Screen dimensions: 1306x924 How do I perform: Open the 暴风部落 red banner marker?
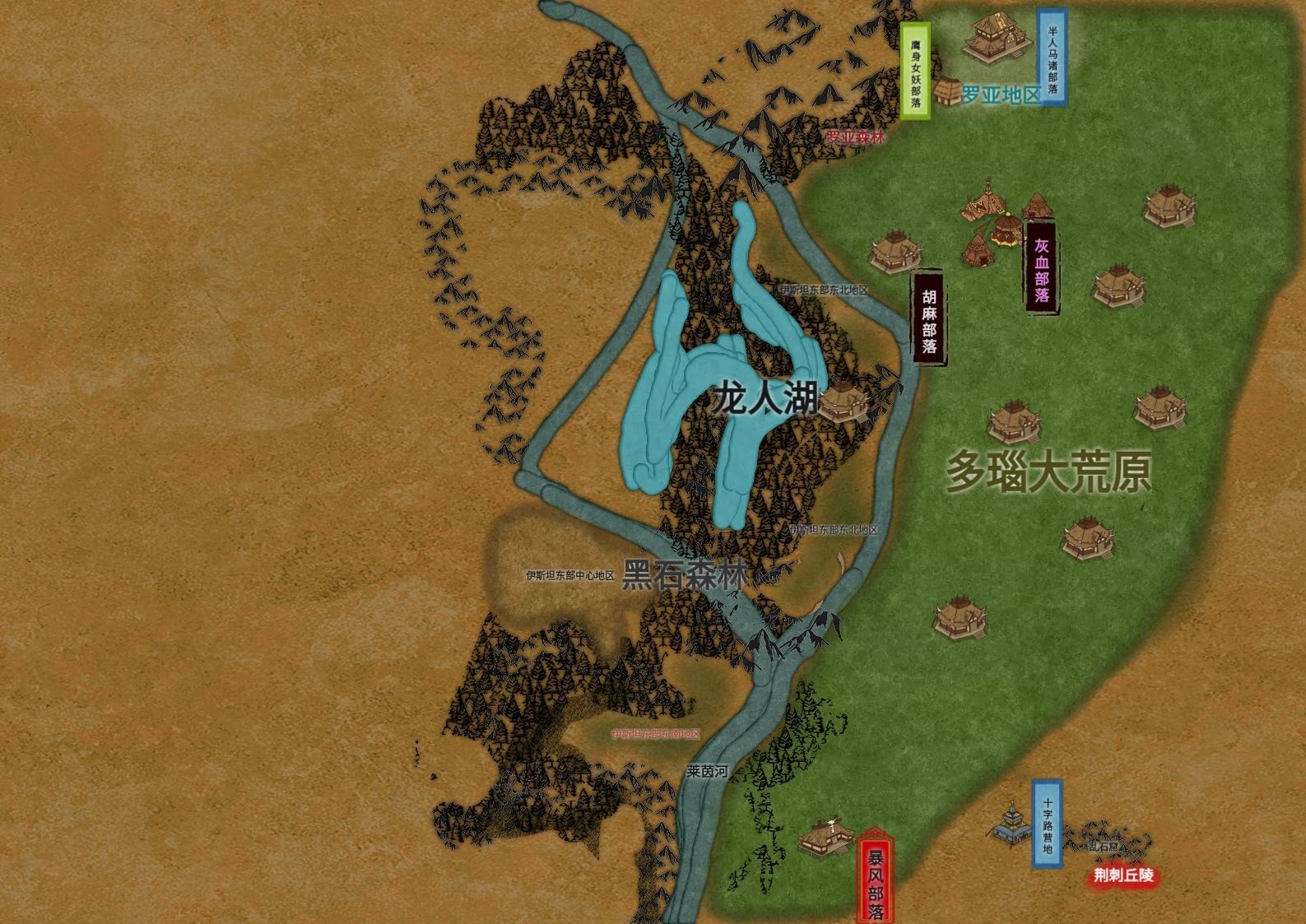point(876,877)
